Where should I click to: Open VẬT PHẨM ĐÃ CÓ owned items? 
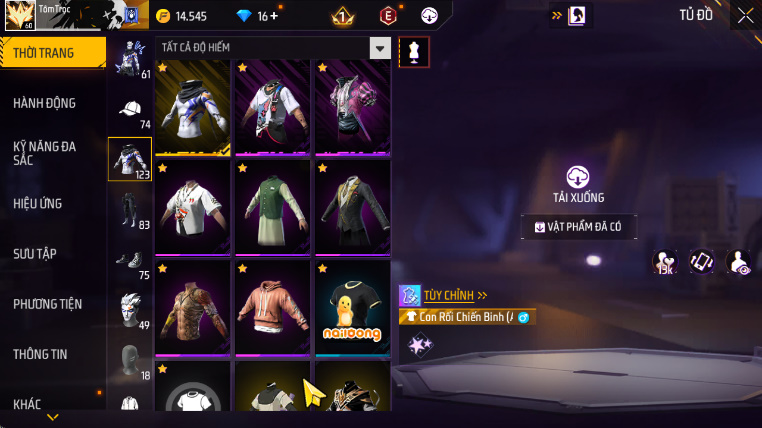coord(578,227)
